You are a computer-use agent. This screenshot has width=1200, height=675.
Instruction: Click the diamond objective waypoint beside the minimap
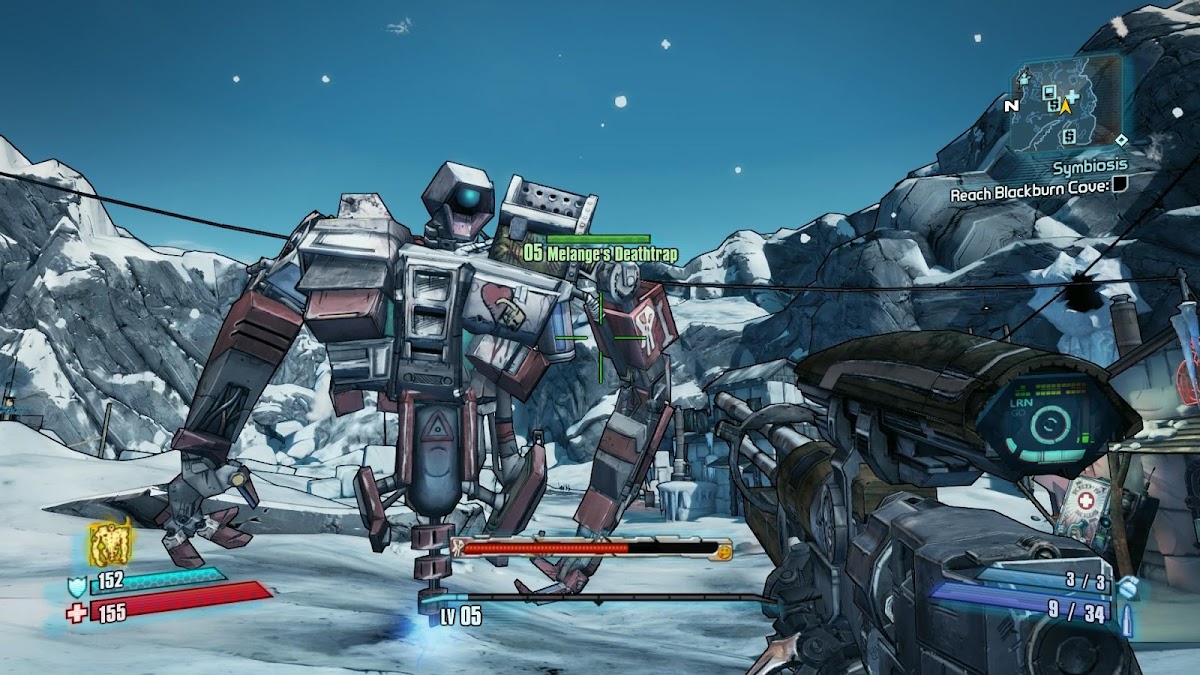point(1121,140)
